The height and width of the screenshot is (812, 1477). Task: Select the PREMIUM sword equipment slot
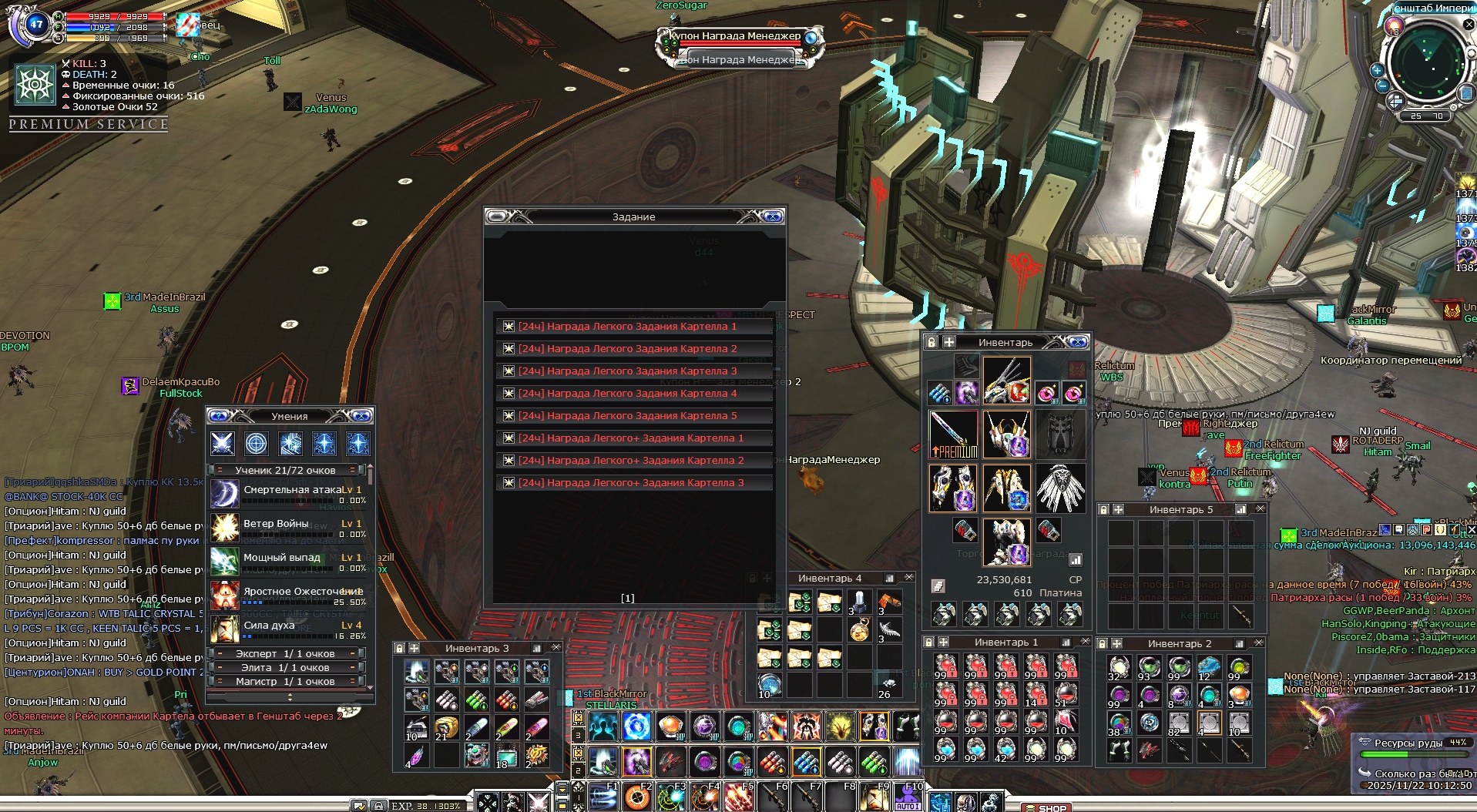pos(953,435)
